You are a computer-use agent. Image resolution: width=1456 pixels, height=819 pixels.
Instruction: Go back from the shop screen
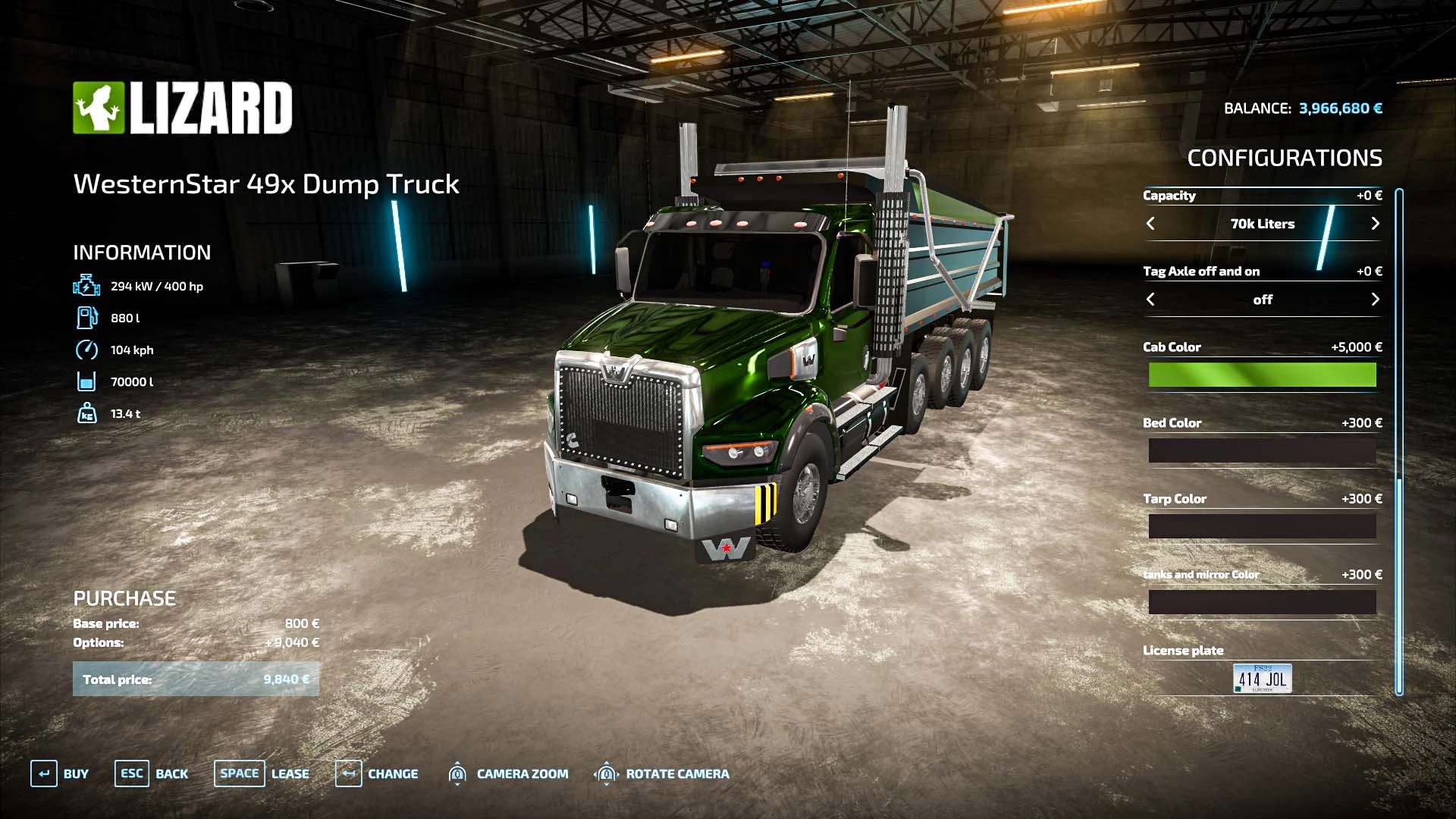pyautogui.click(x=152, y=773)
